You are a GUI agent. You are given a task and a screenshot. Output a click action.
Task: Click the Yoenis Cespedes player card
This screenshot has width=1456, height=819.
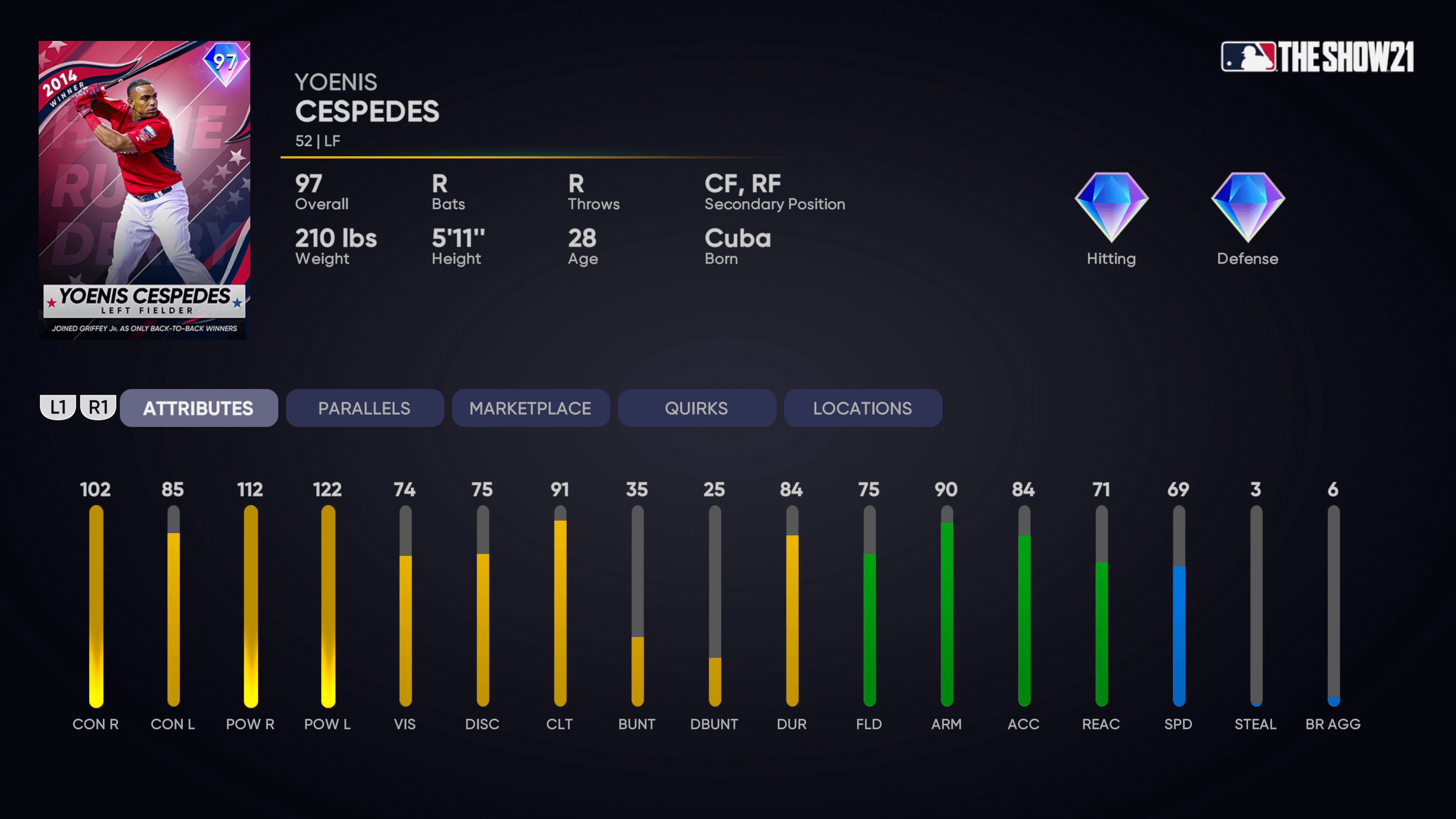pyautogui.click(x=144, y=190)
